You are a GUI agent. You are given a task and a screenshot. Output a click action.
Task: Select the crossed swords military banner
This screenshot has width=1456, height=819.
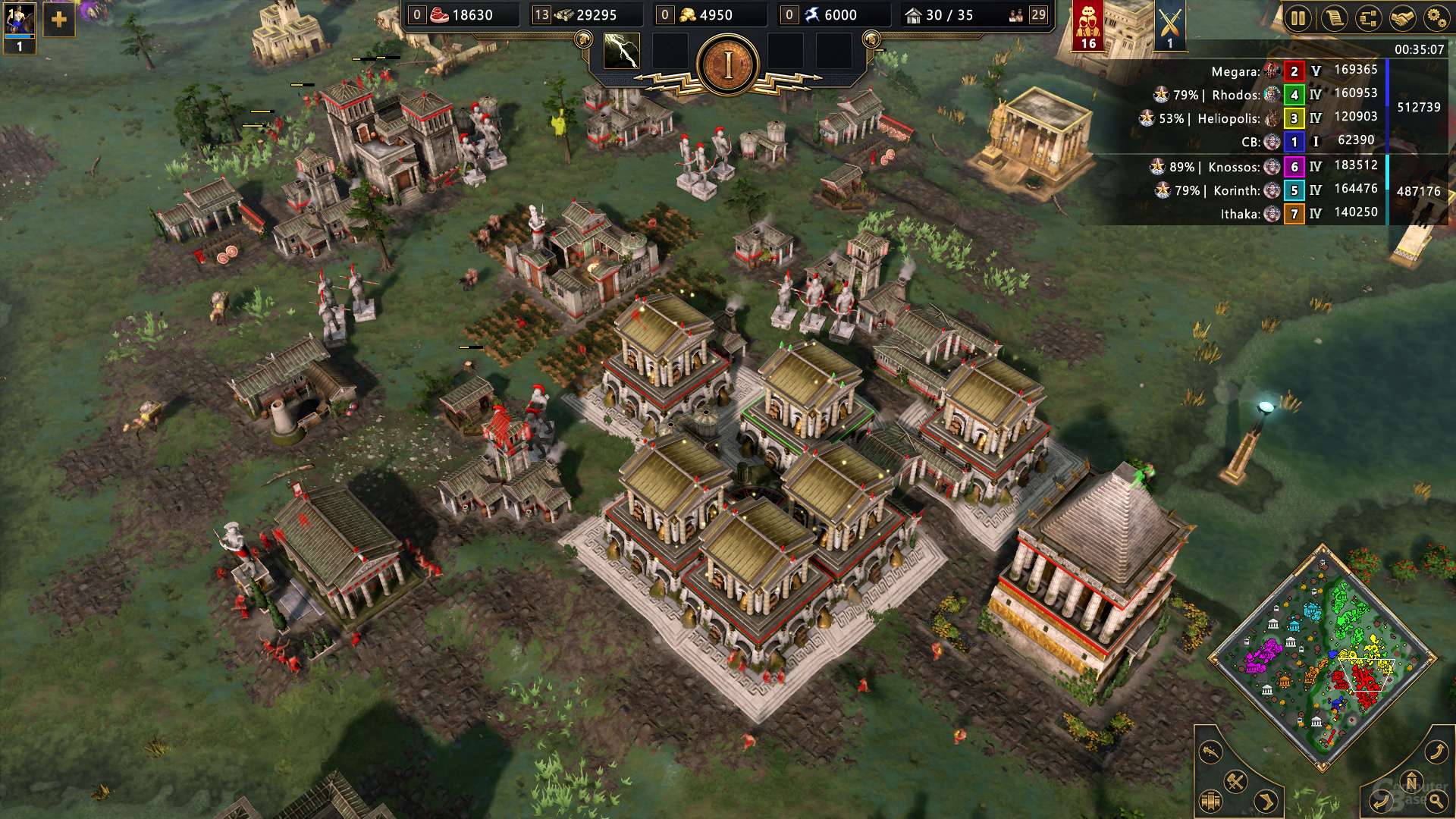[1169, 27]
